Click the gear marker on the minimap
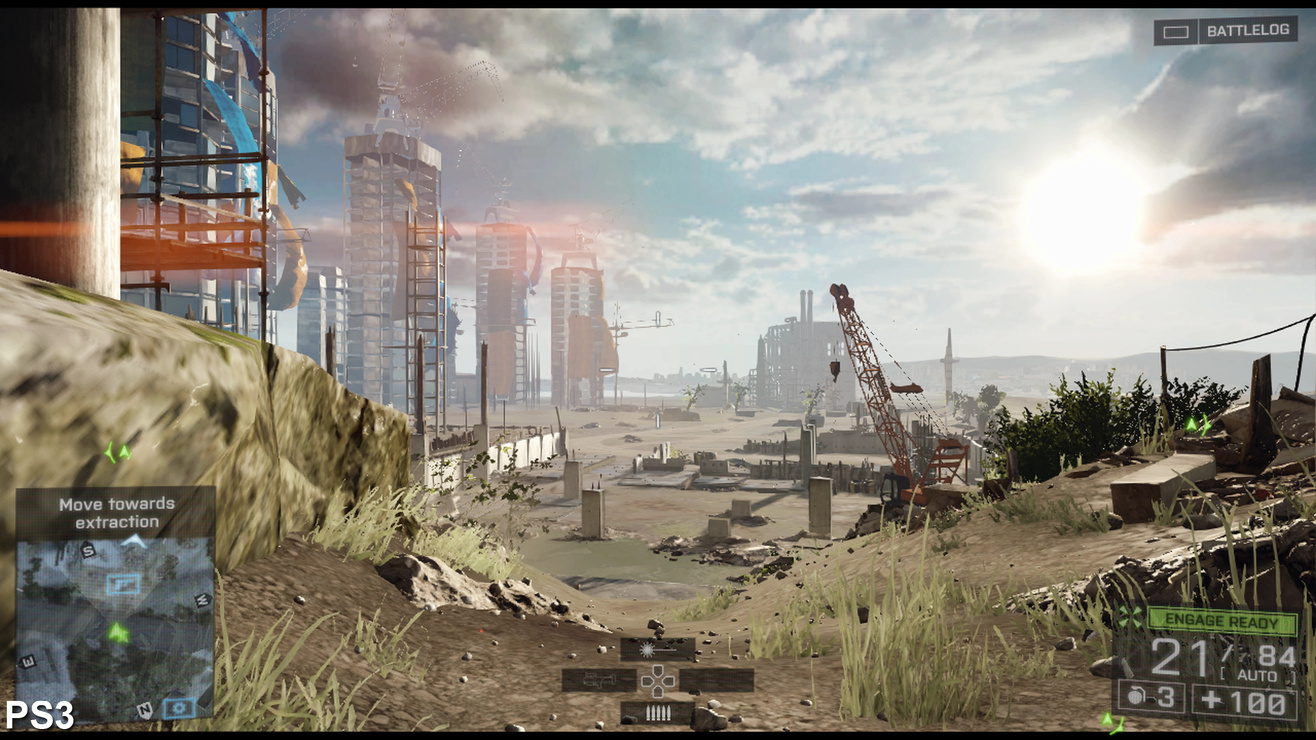Image resolution: width=1316 pixels, height=740 pixels. click(x=179, y=708)
